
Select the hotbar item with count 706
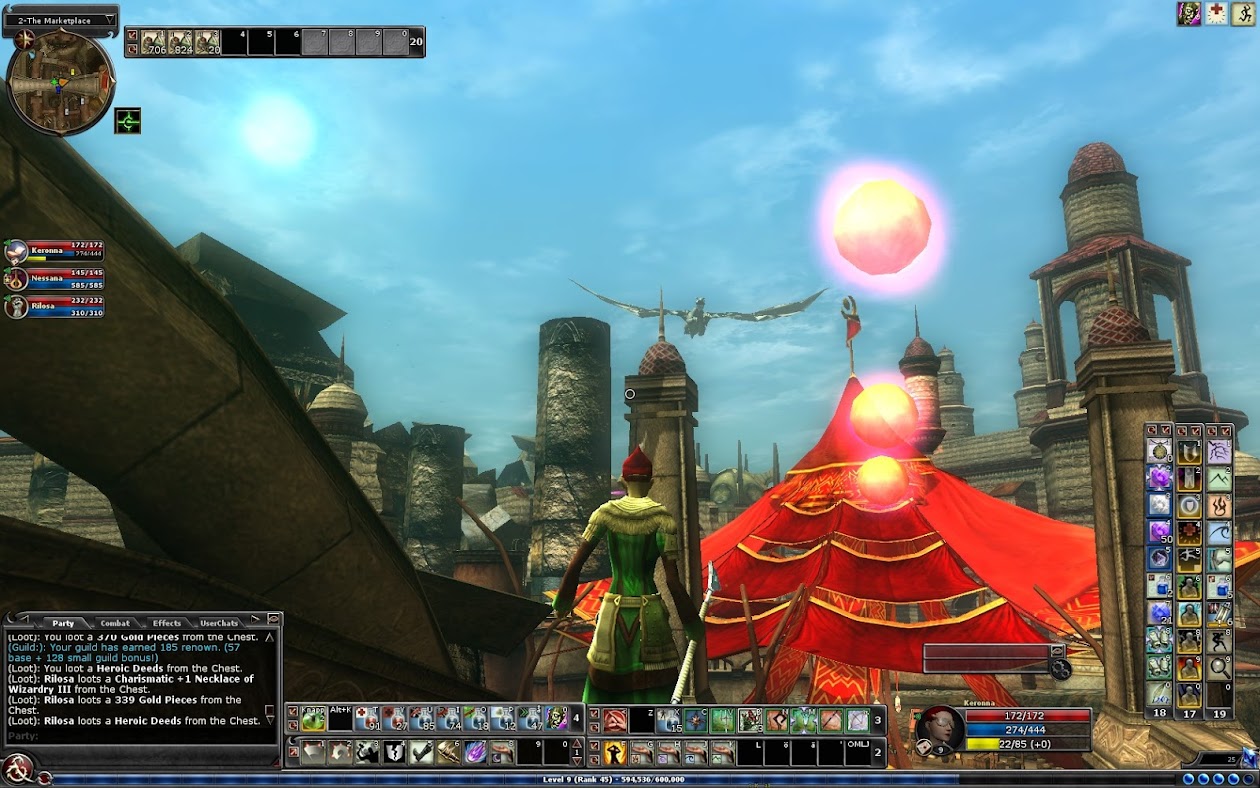(153, 41)
